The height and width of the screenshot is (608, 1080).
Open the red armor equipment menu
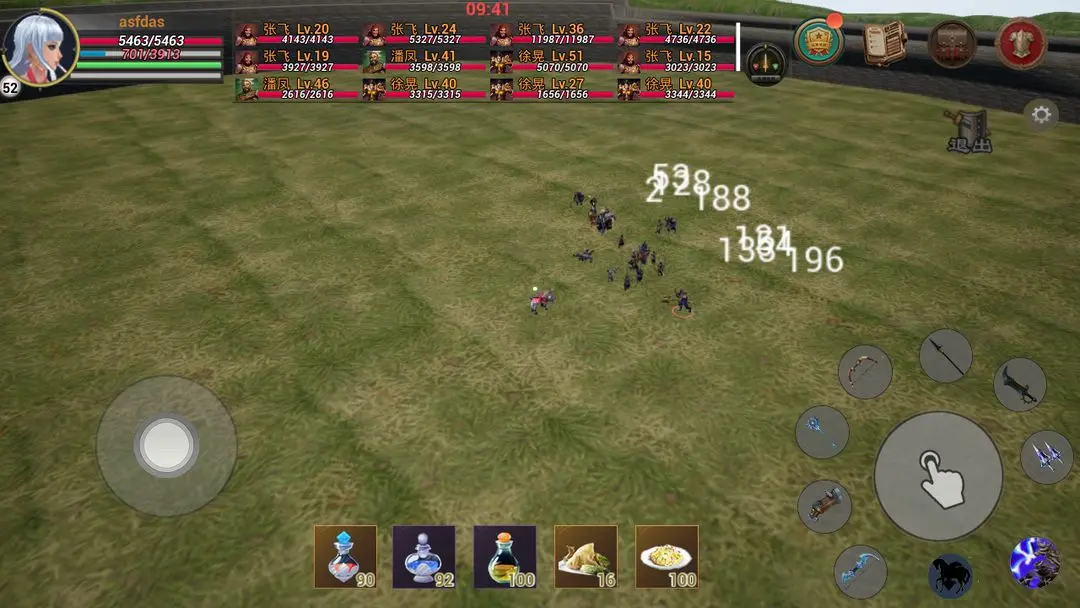click(1021, 43)
